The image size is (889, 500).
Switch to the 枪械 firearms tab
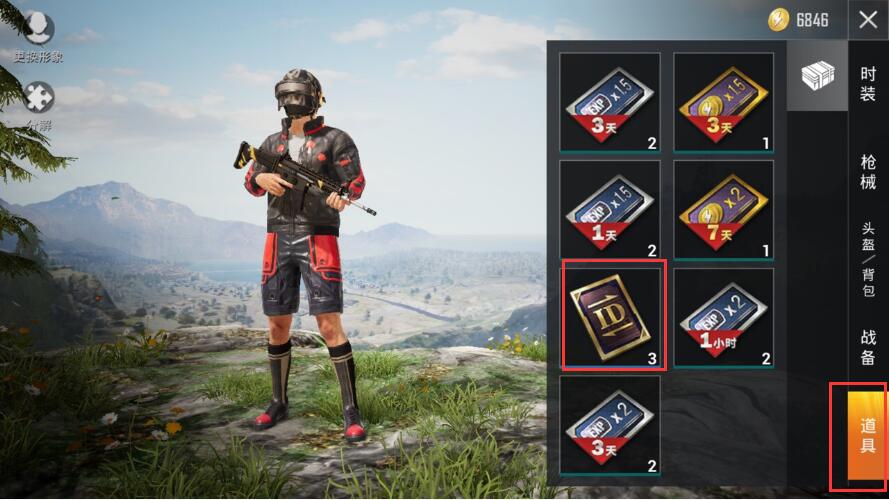868,170
